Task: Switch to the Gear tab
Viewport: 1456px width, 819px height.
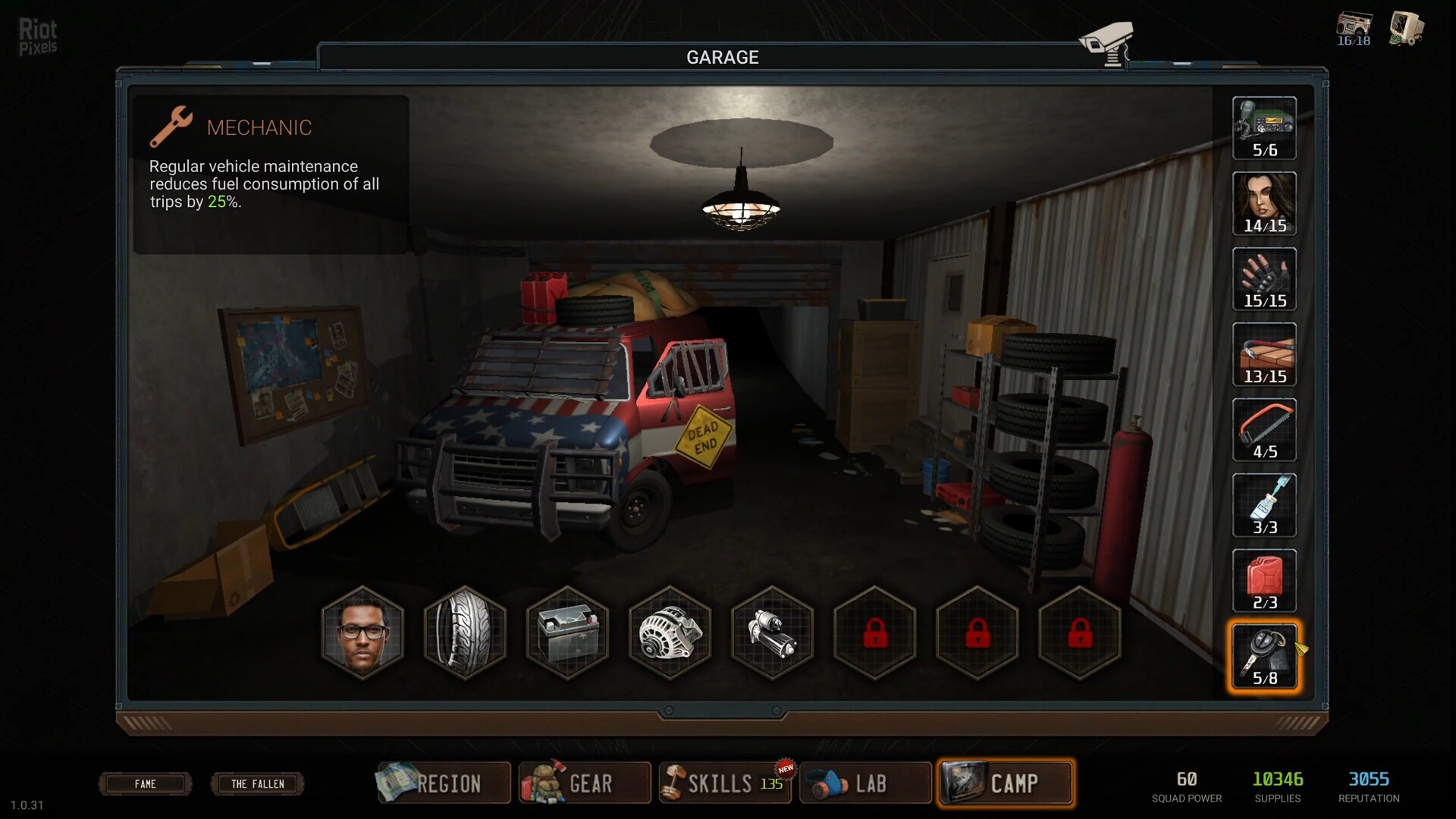Action: click(584, 783)
